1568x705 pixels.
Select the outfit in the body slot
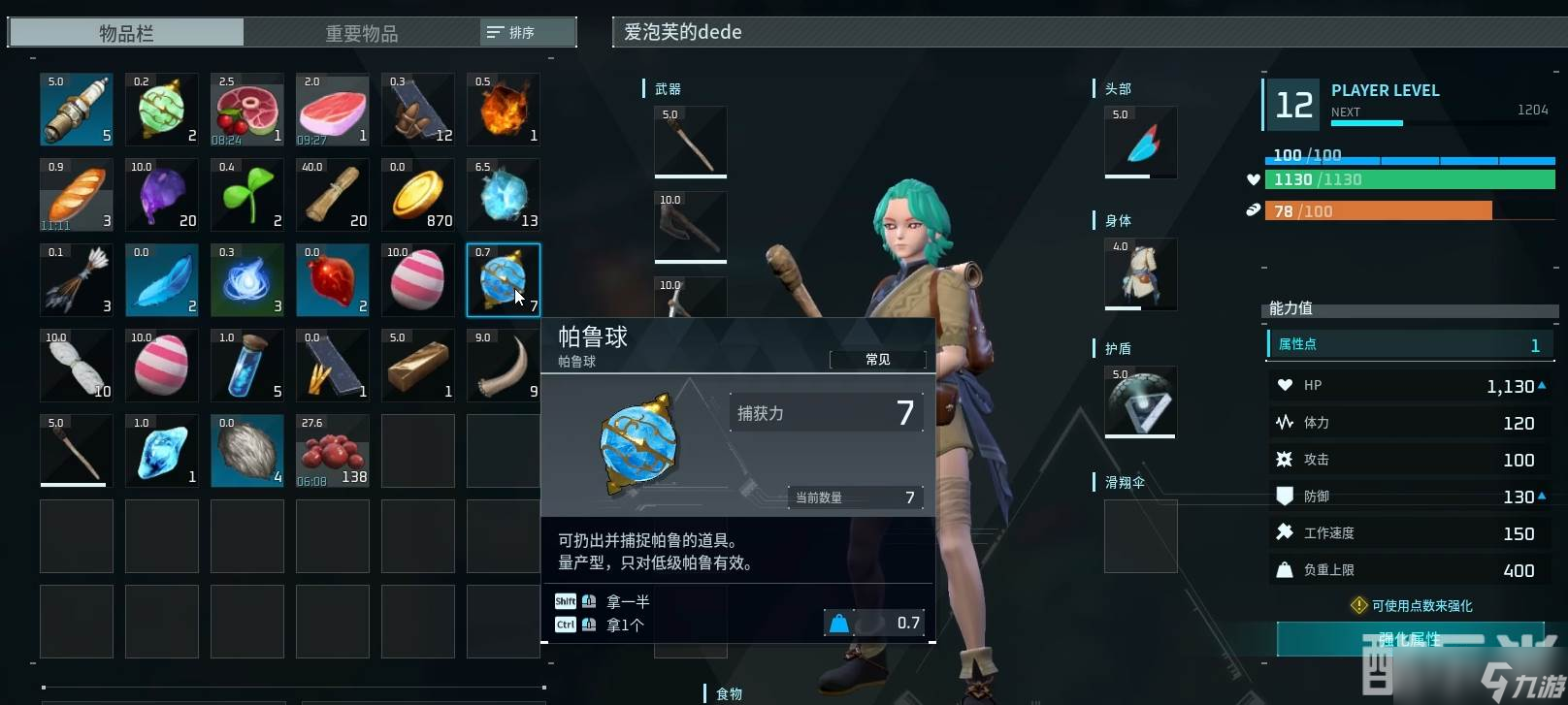(1139, 273)
